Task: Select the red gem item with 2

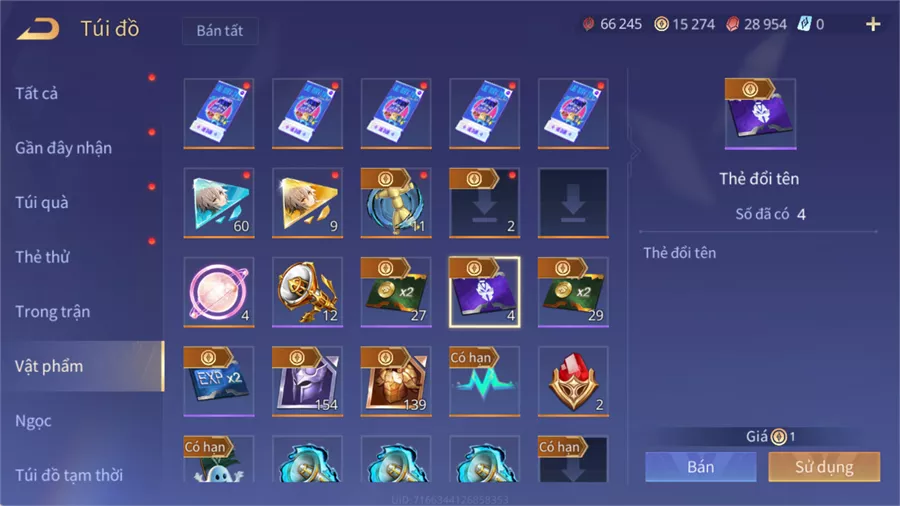Action: click(573, 381)
